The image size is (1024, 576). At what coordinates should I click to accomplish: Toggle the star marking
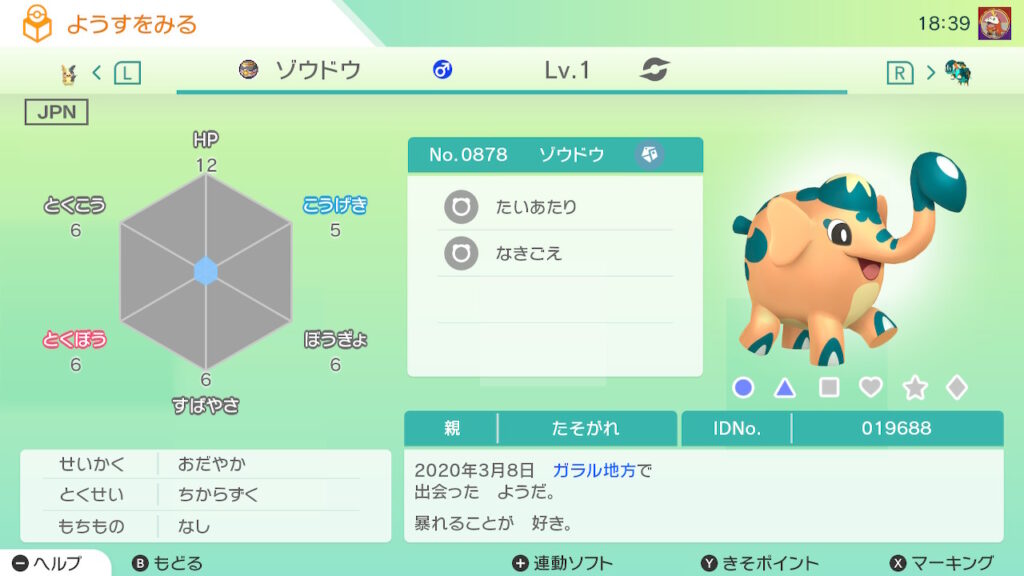(914, 387)
